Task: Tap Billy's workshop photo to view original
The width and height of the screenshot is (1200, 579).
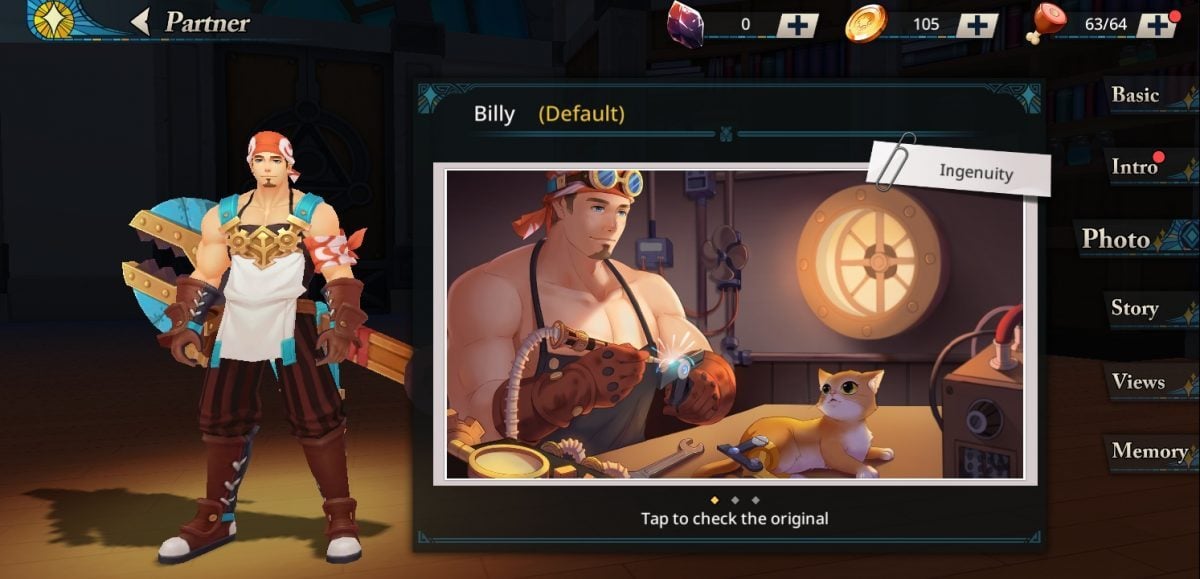Action: (x=734, y=326)
